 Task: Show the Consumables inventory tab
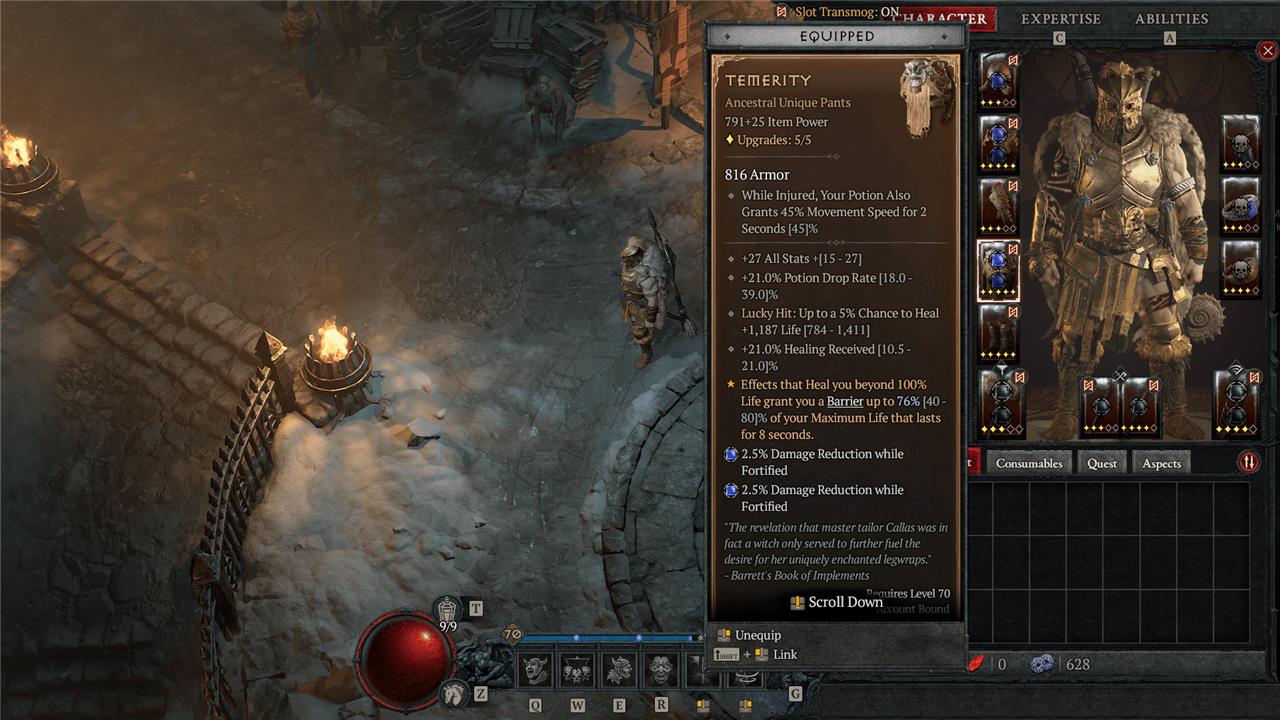(x=1029, y=463)
